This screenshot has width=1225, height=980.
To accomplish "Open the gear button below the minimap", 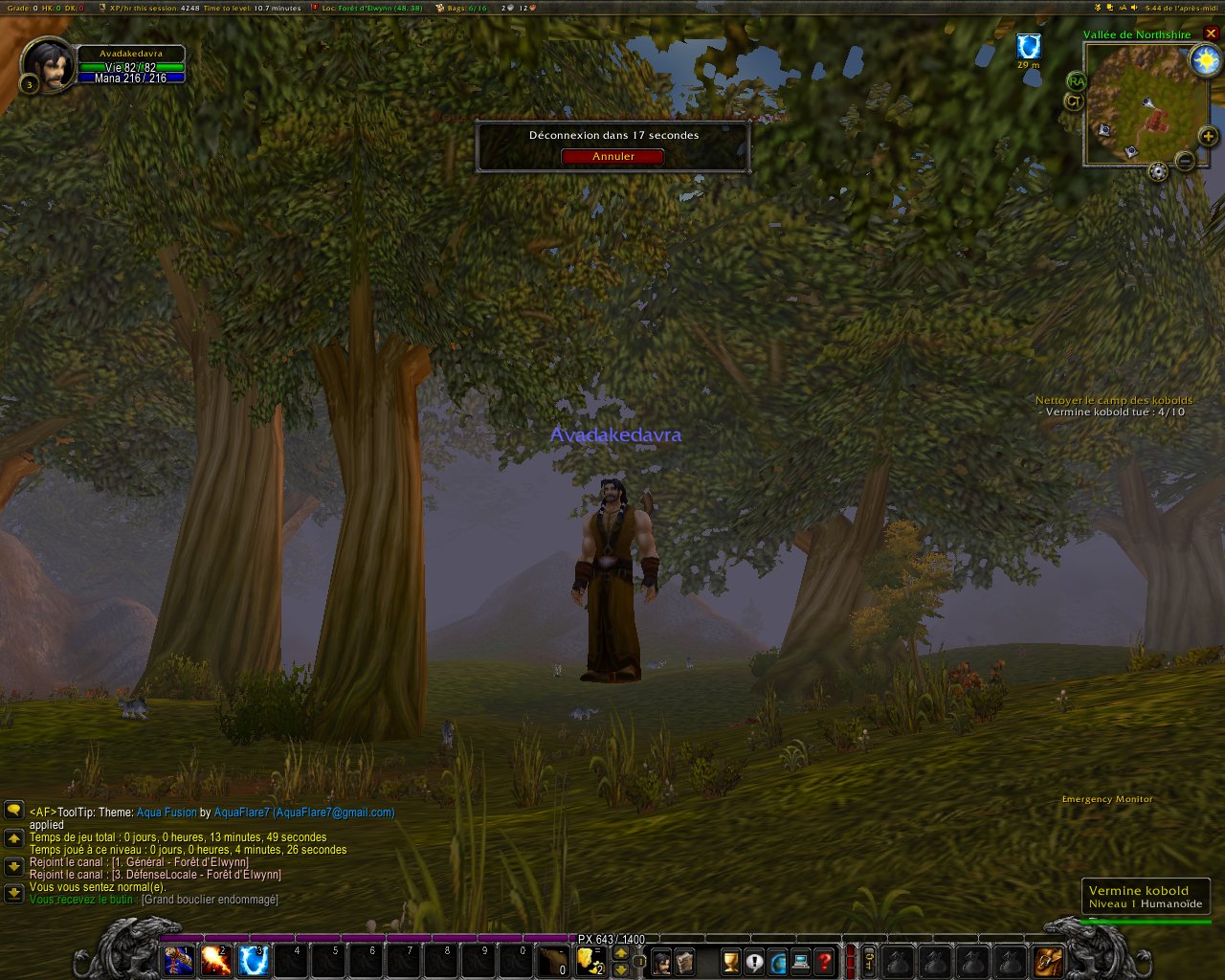I will click(x=1158, y=171).
